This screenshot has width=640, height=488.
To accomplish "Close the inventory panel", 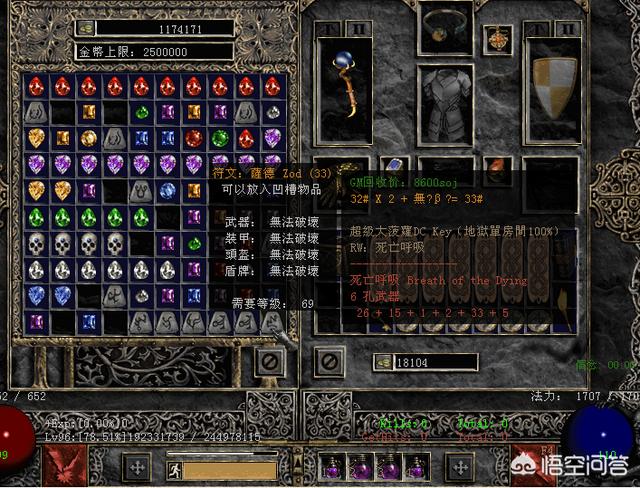I will (x=327, y=362).
